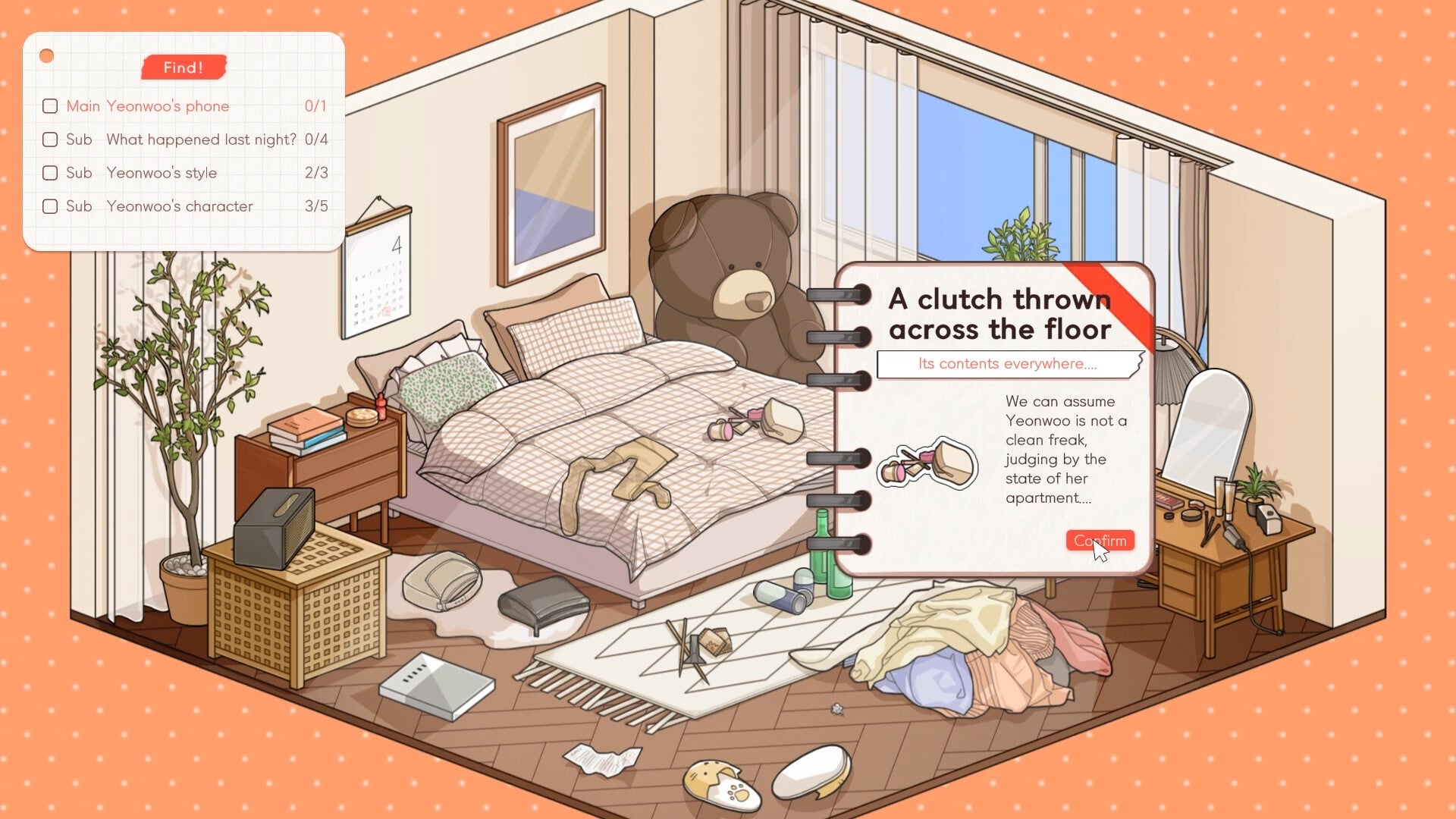Click the 'Its contents everywhere....' caption banner
Image resolution: width=1456 pixels, height=819 pixels.
click(x=1011, y=364)
